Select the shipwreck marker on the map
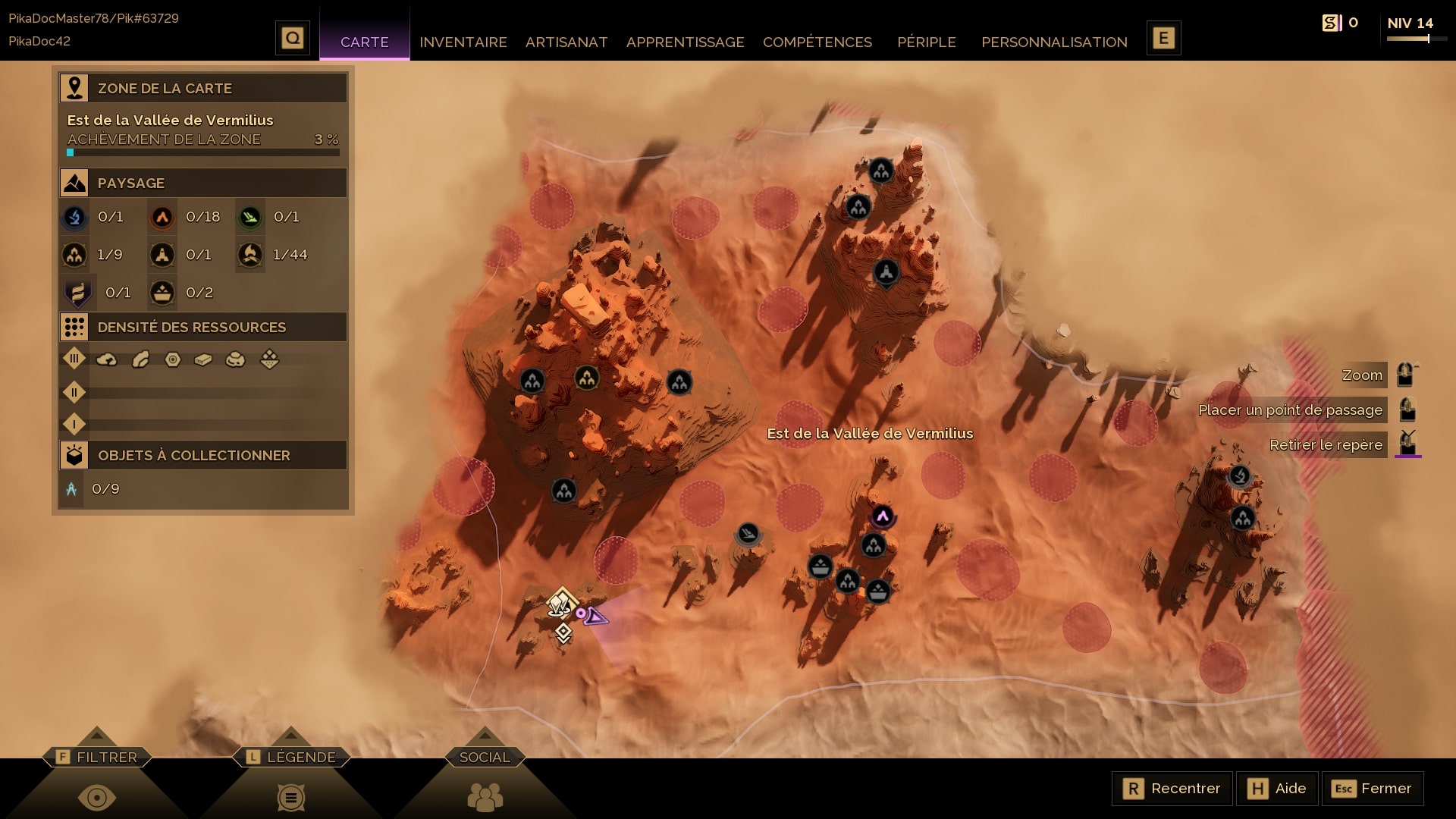Viewport: 1456px width, 819px height. 748,534
